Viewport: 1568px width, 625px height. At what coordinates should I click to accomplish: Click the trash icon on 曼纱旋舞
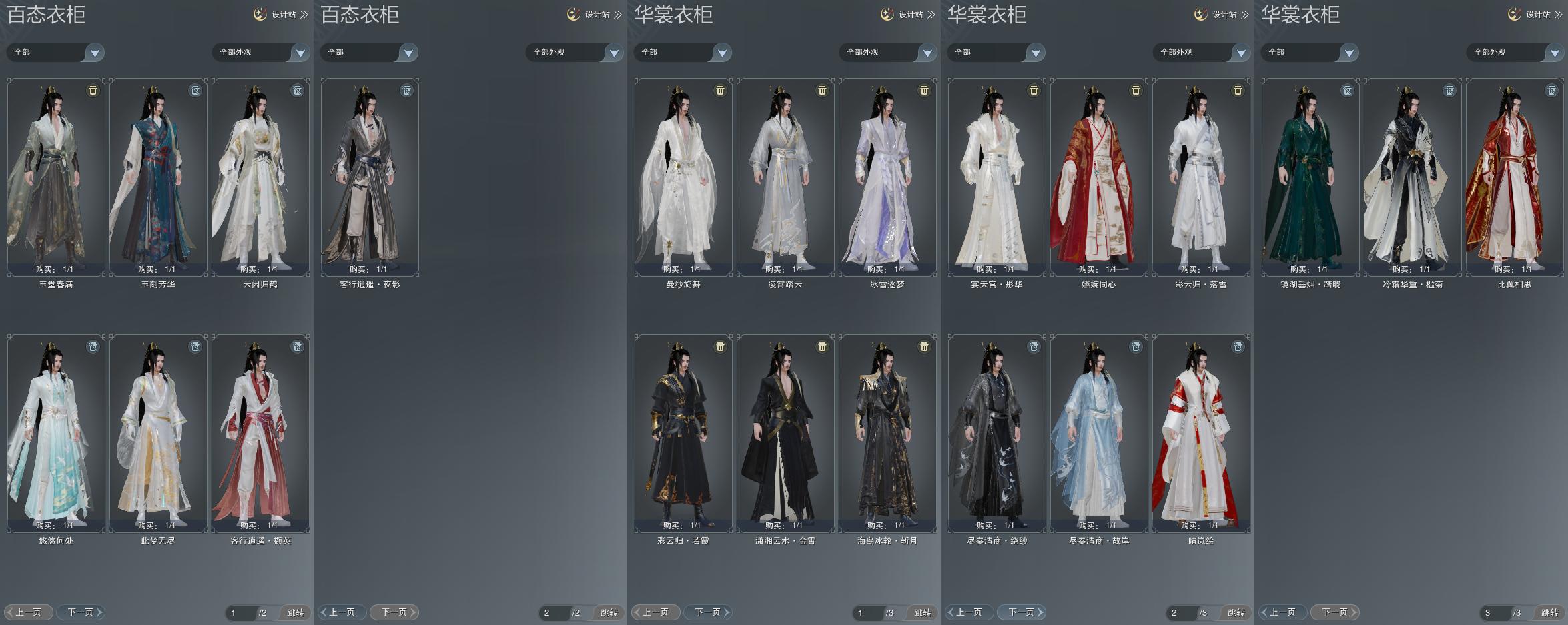click(x=720, y=91)
